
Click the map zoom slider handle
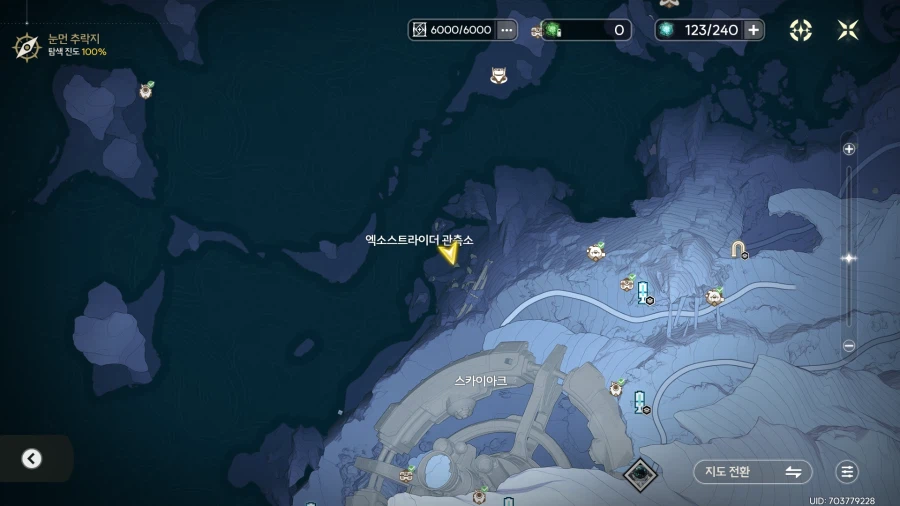click(849, 258)
